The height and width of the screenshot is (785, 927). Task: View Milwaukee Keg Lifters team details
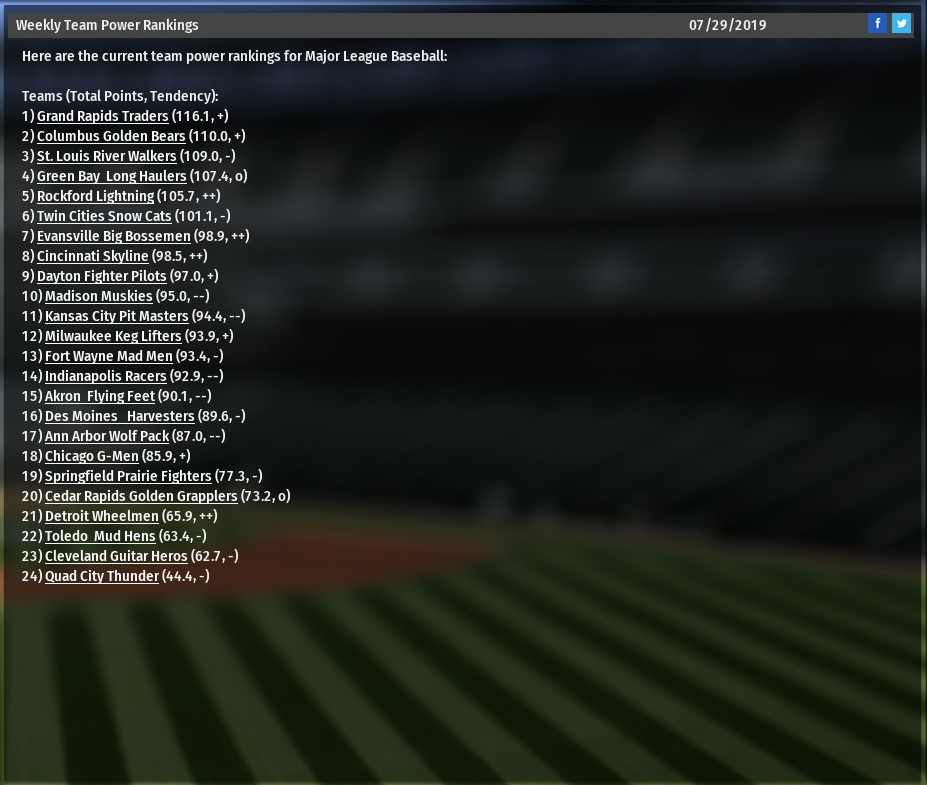[113, 336]
